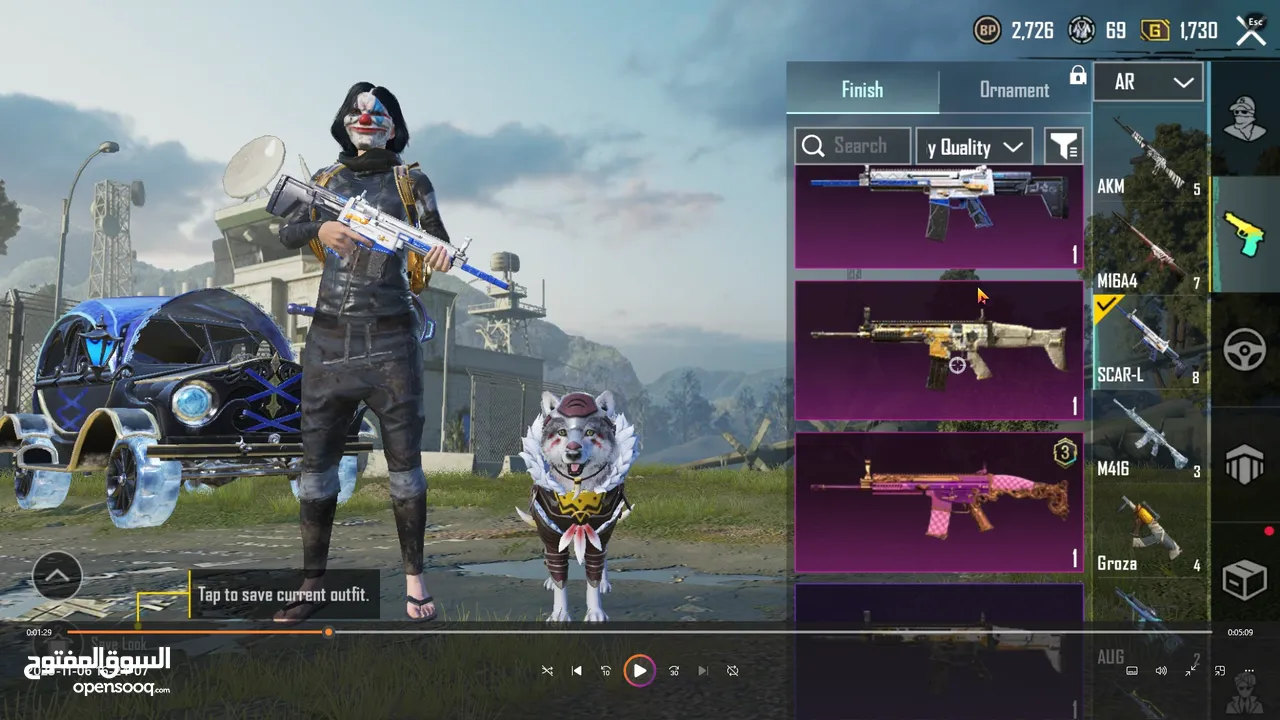Play the video with the play button

[639, 671]
